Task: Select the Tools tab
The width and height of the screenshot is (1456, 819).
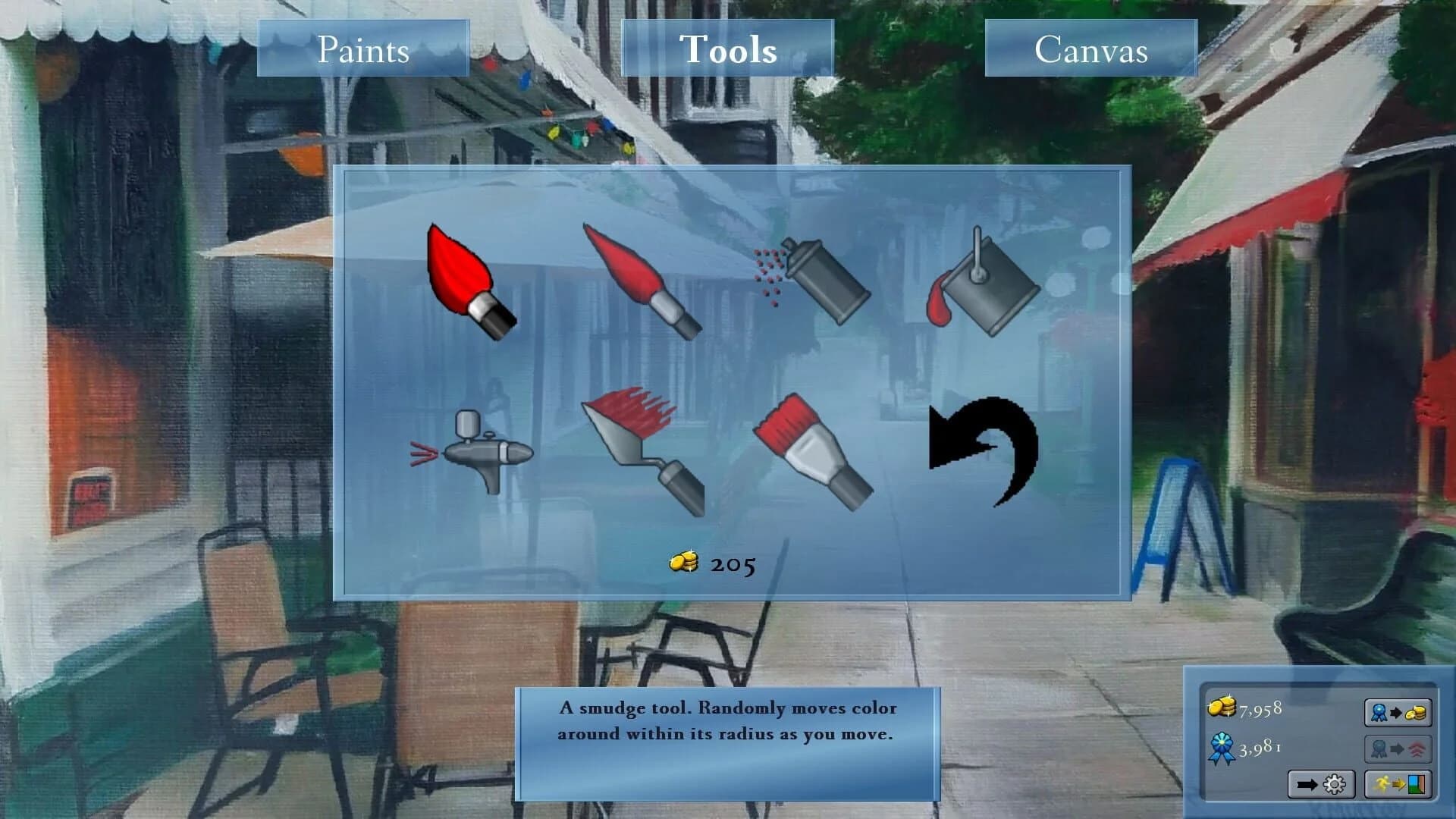Action: tap(730, 49)
